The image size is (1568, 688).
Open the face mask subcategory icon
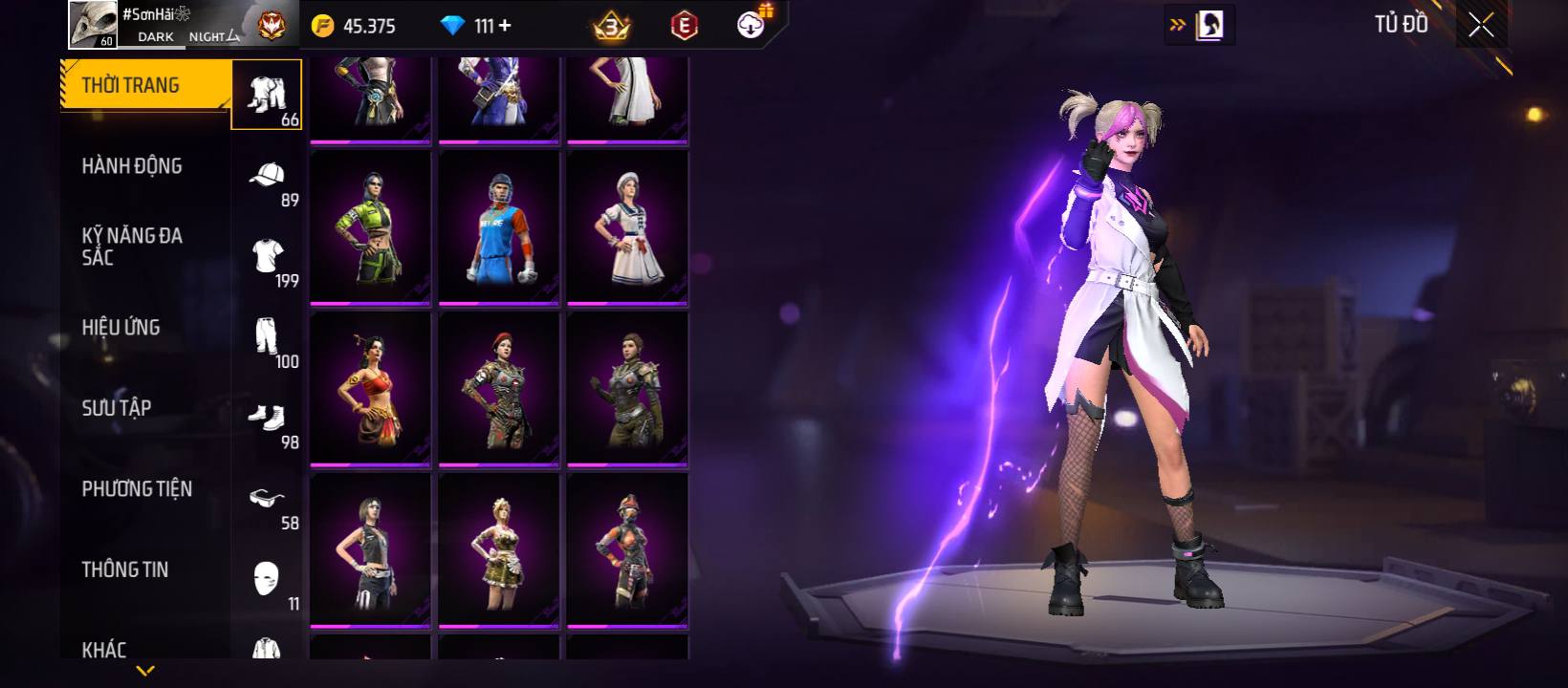coord(267,578)
